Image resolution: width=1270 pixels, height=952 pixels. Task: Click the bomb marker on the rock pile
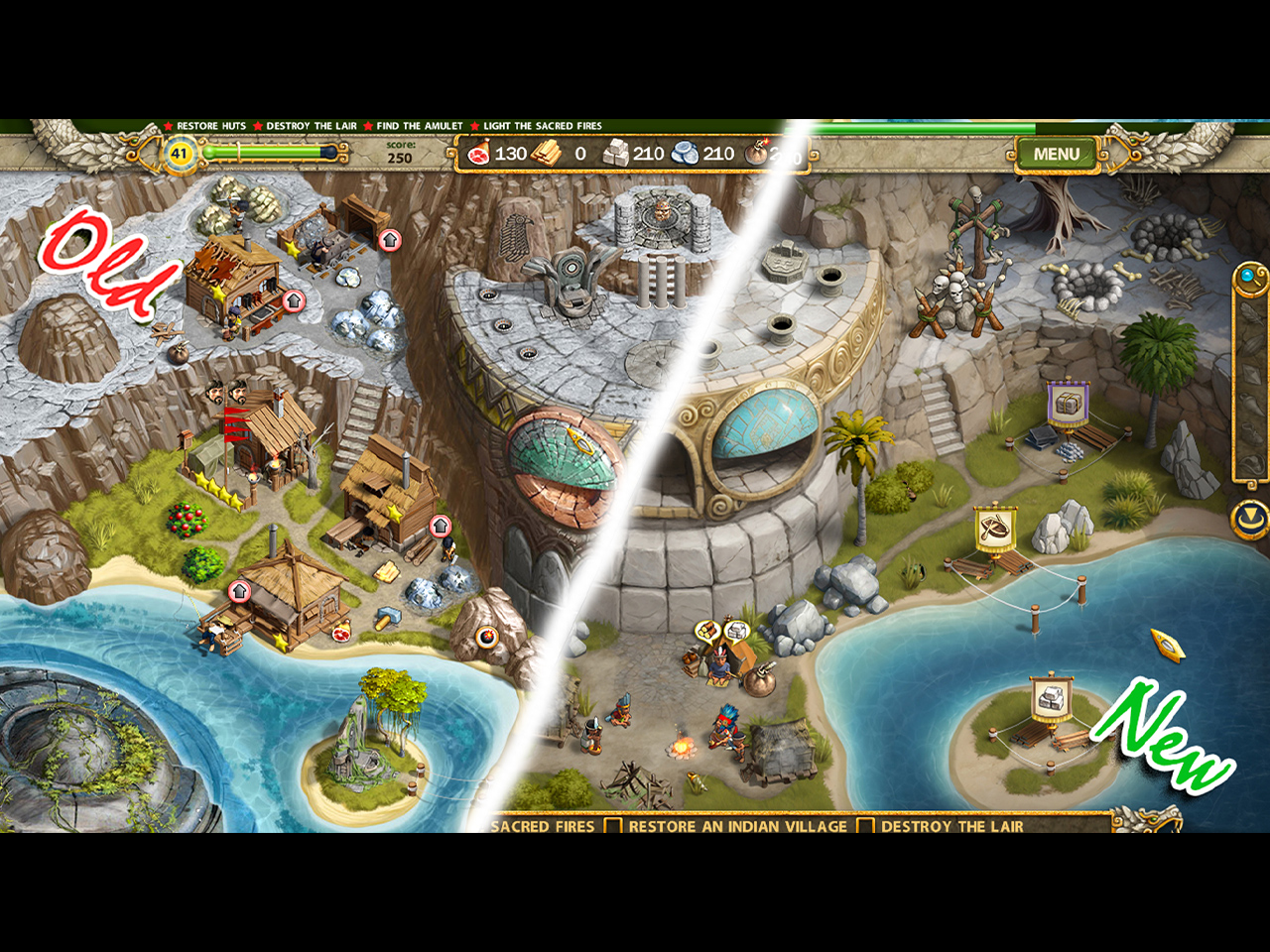(487, 638)
